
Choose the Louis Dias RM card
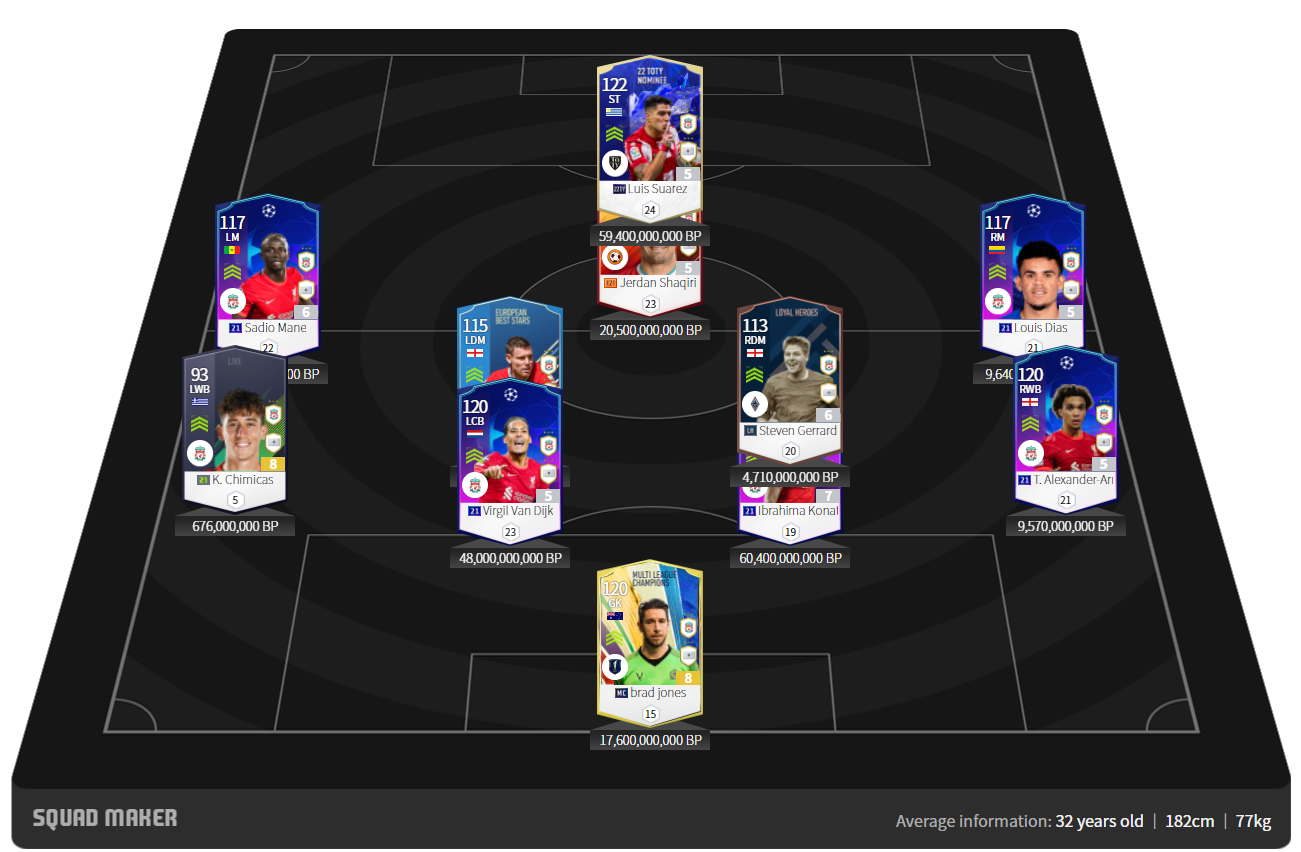click(1033, 265)
